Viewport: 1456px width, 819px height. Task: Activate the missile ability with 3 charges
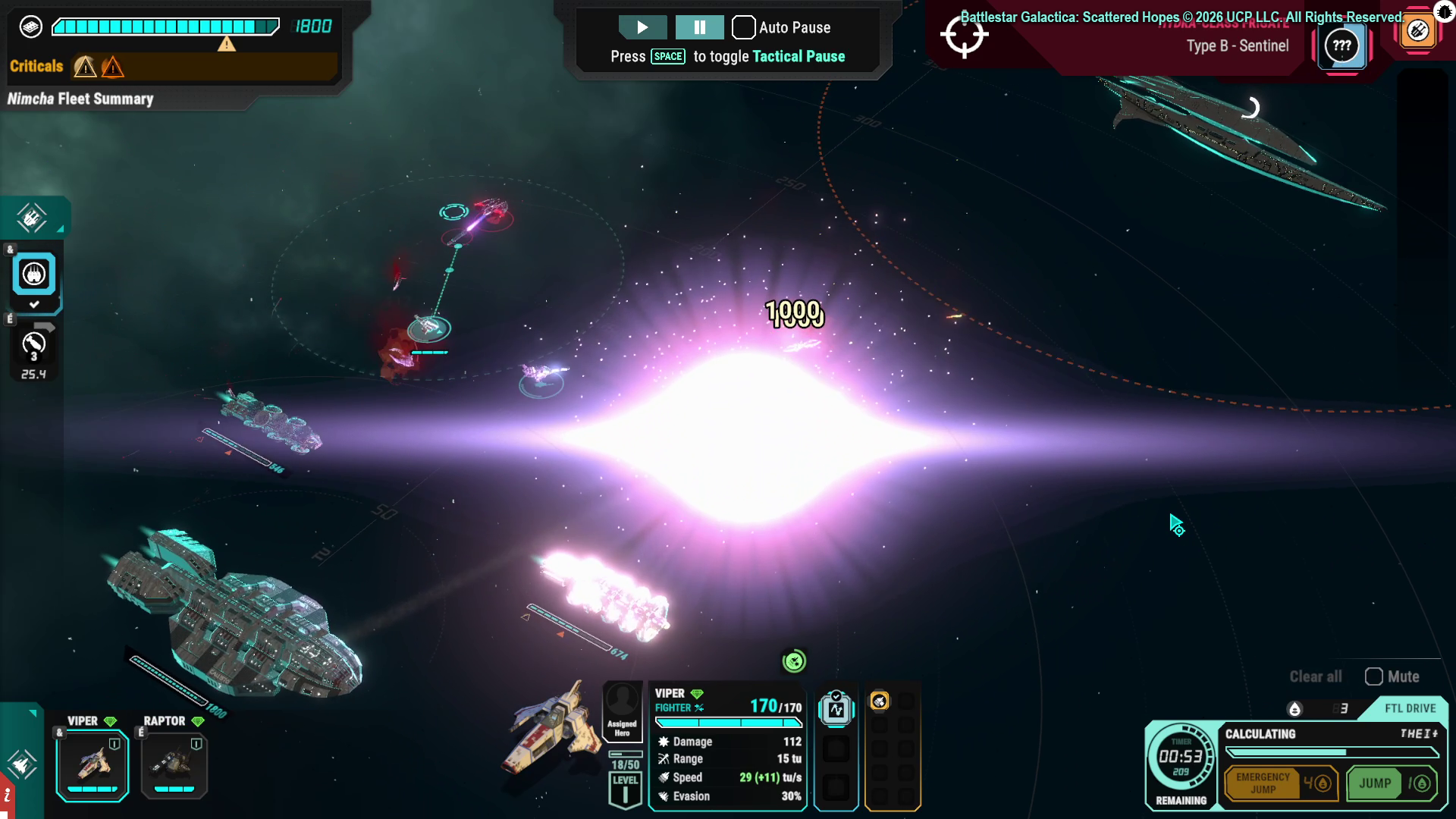(x=33, y=346)
